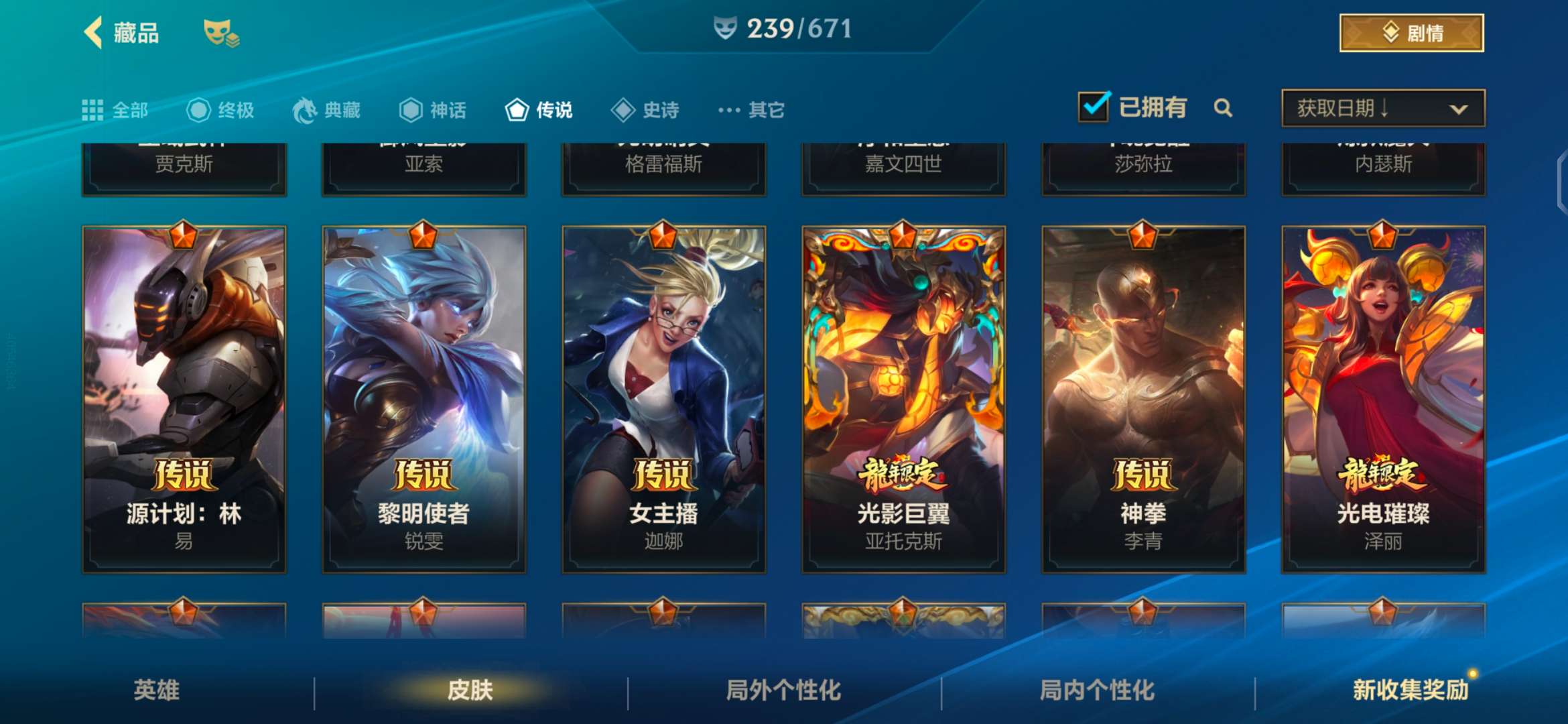The image size is (1568, 724).
Task: Toggle the 已拥有 owned checkbox
Action: (x=1094, y=107)
